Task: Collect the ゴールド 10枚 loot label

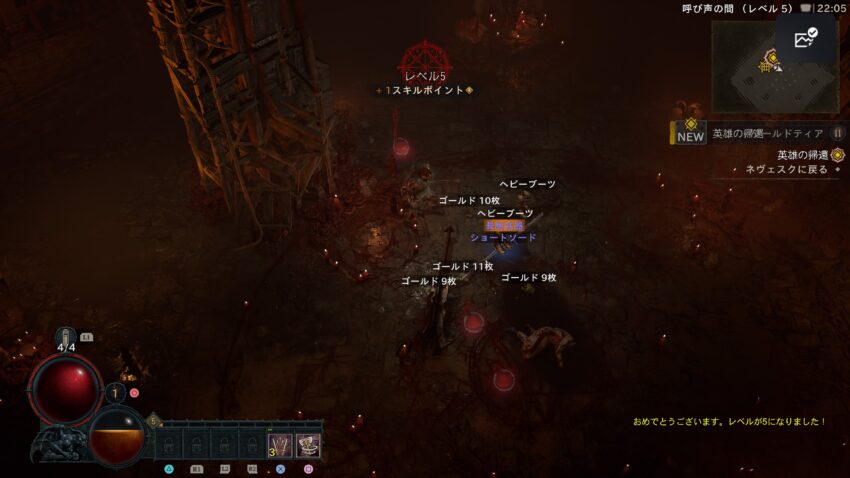Action: tap(469, 201)
